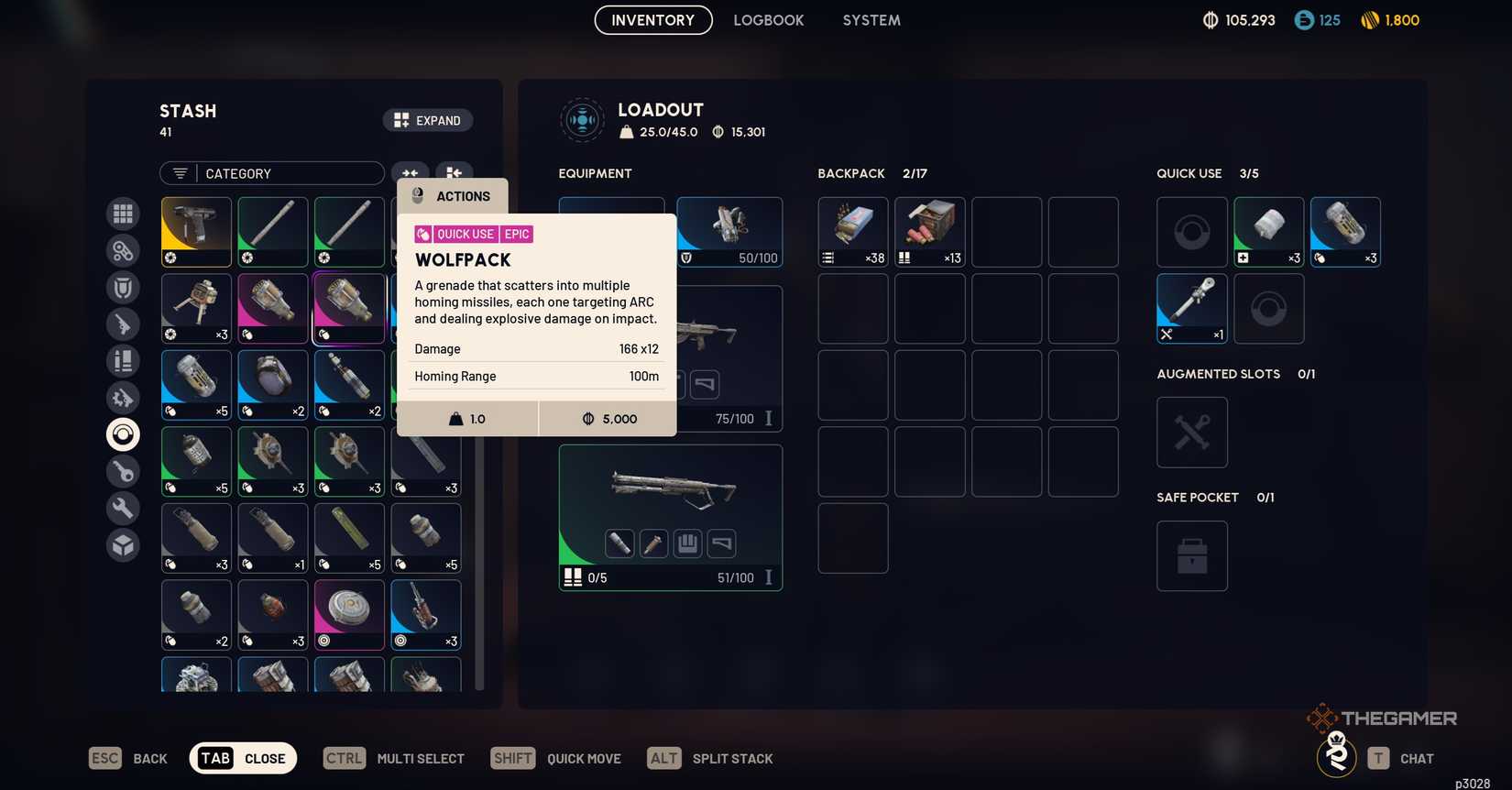Click the filter icon beside the Category box
This screenshot has width=1512, height=790.
point(180,172)
